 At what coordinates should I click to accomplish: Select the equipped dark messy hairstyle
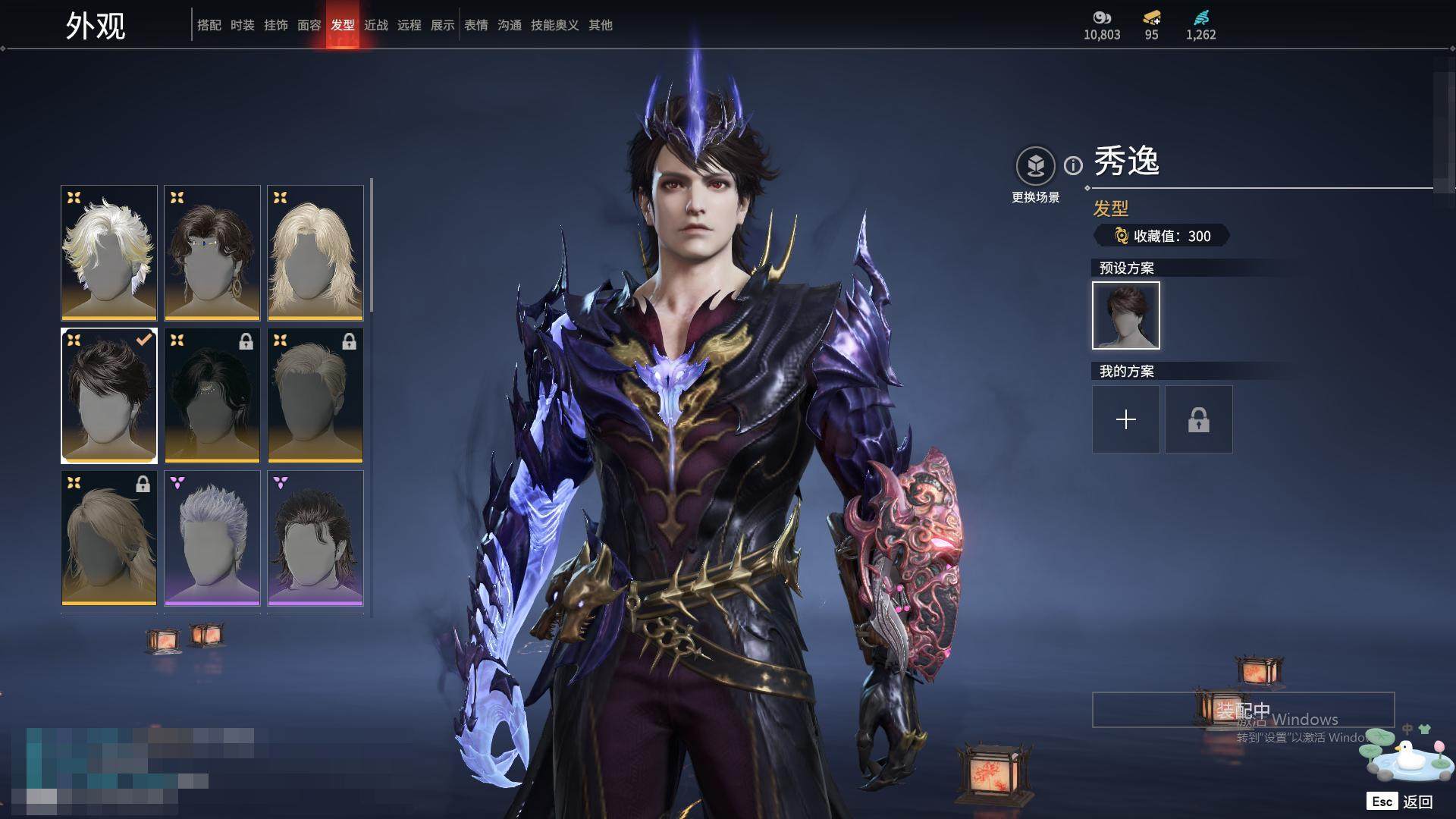[x=109, y=395]
